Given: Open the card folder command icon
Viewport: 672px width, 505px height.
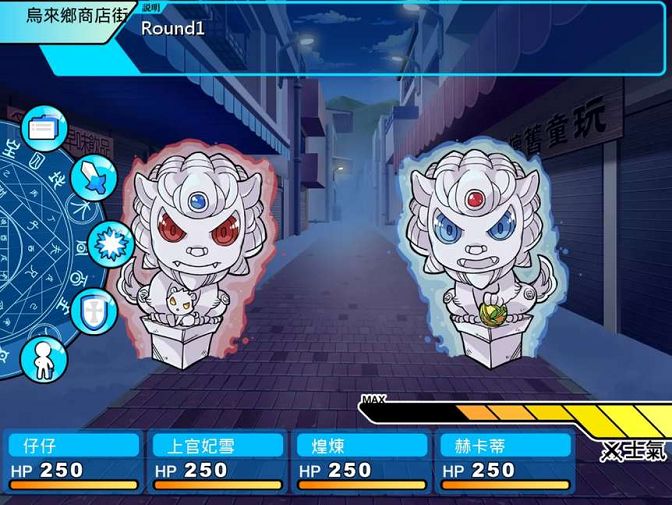Looking at the screenshot, I should (x=43, y=129).
